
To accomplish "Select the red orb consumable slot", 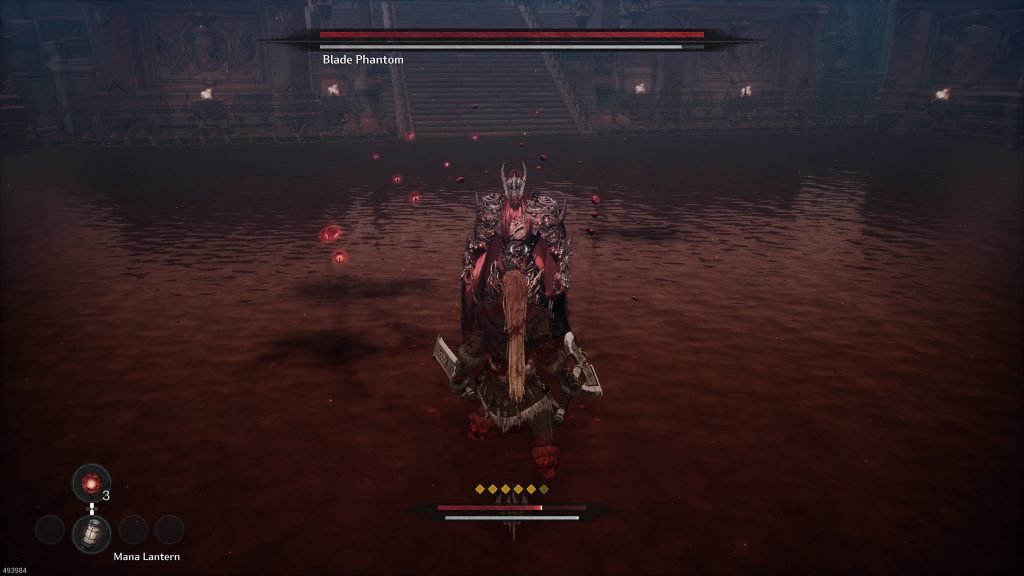I will click(91, 484).
